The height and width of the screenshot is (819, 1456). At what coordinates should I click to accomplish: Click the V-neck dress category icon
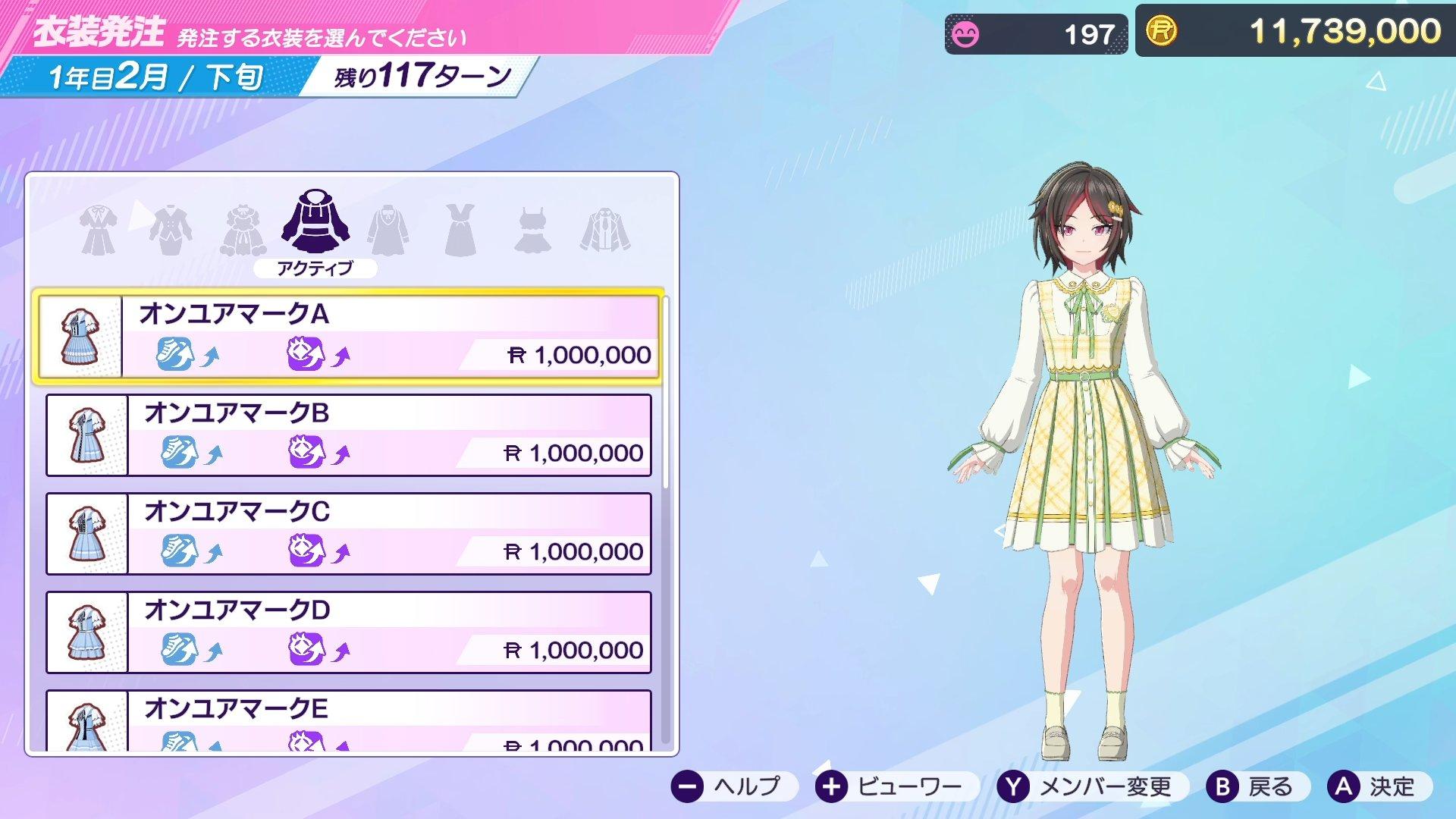pyautogui.click(x=459, y=227)
